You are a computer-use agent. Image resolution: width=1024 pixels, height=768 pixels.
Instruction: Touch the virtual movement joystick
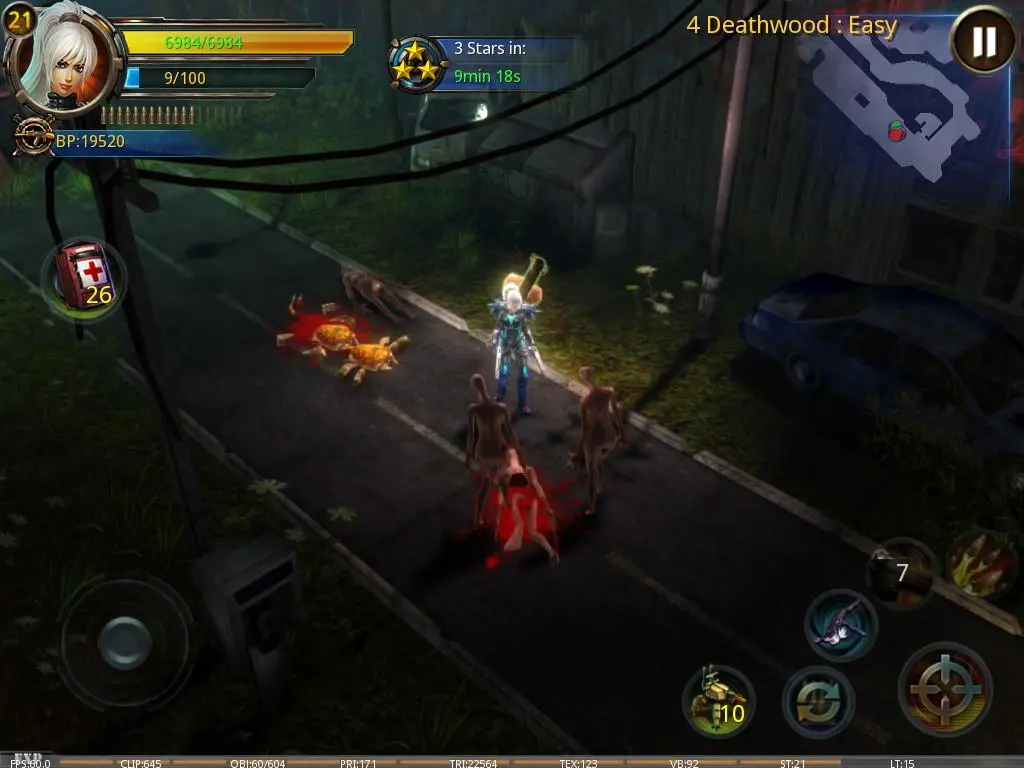[x=124, y=639]
